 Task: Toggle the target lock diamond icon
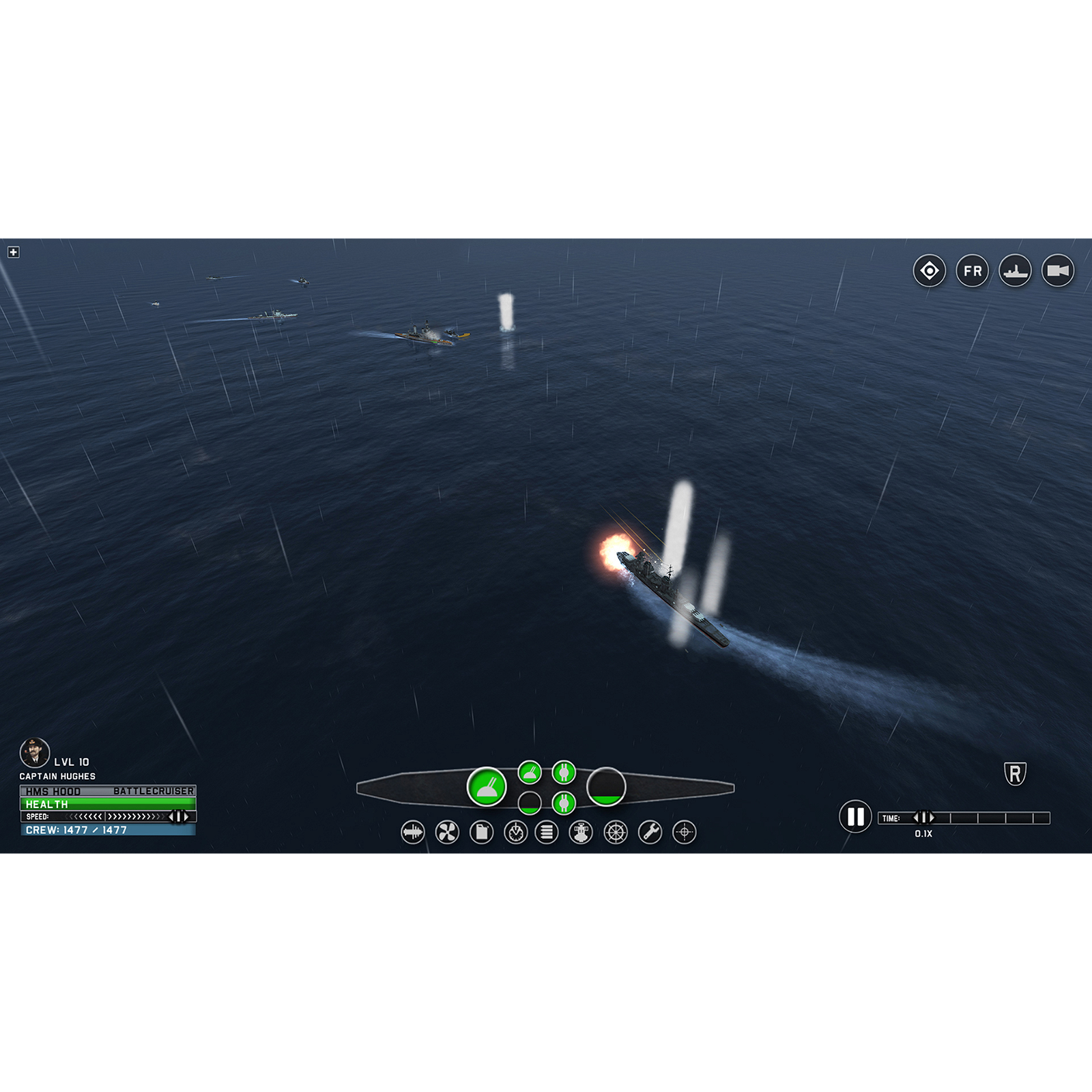[x=930, y=271]
